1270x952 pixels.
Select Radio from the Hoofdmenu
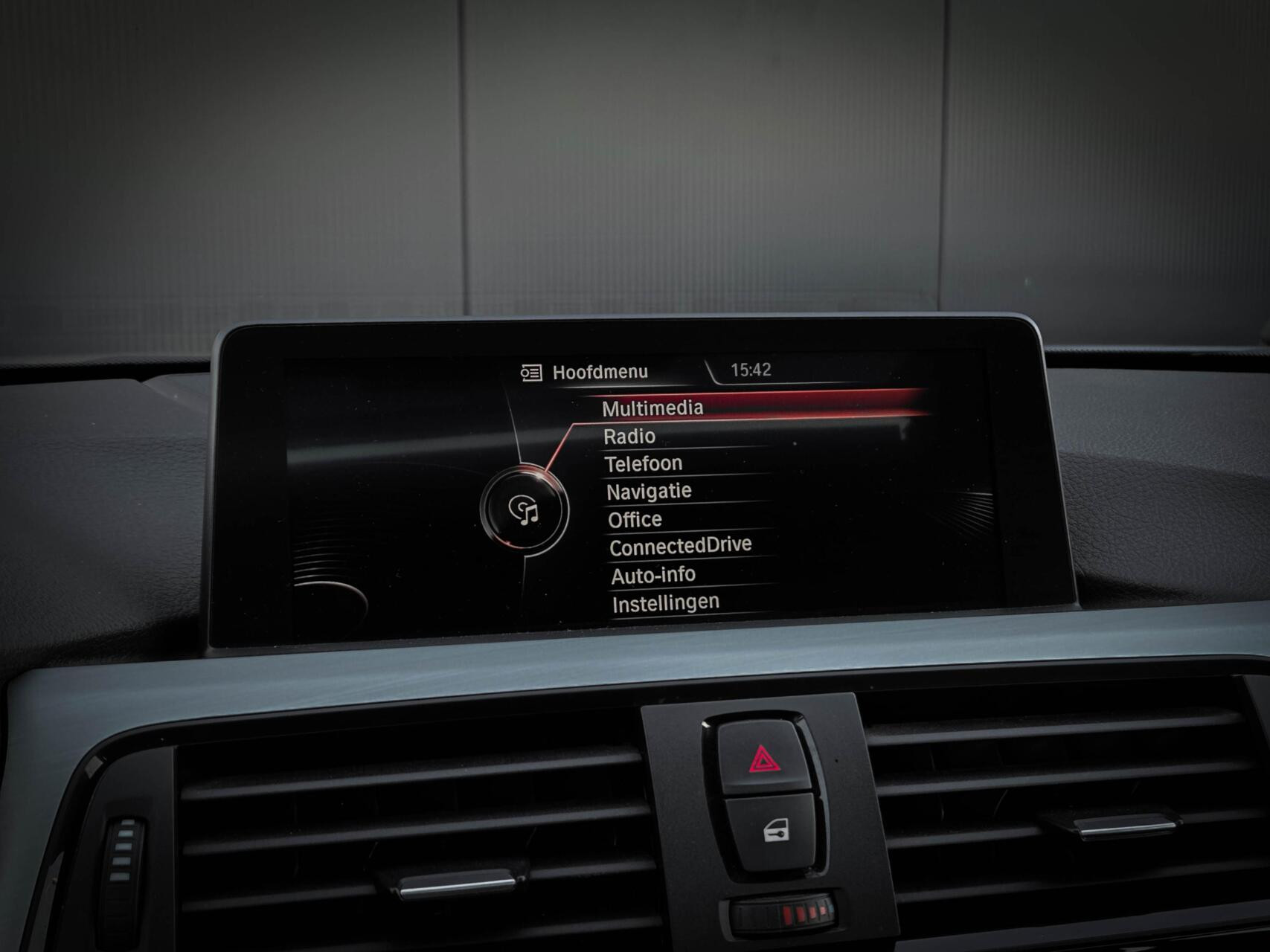coord(630,436)
